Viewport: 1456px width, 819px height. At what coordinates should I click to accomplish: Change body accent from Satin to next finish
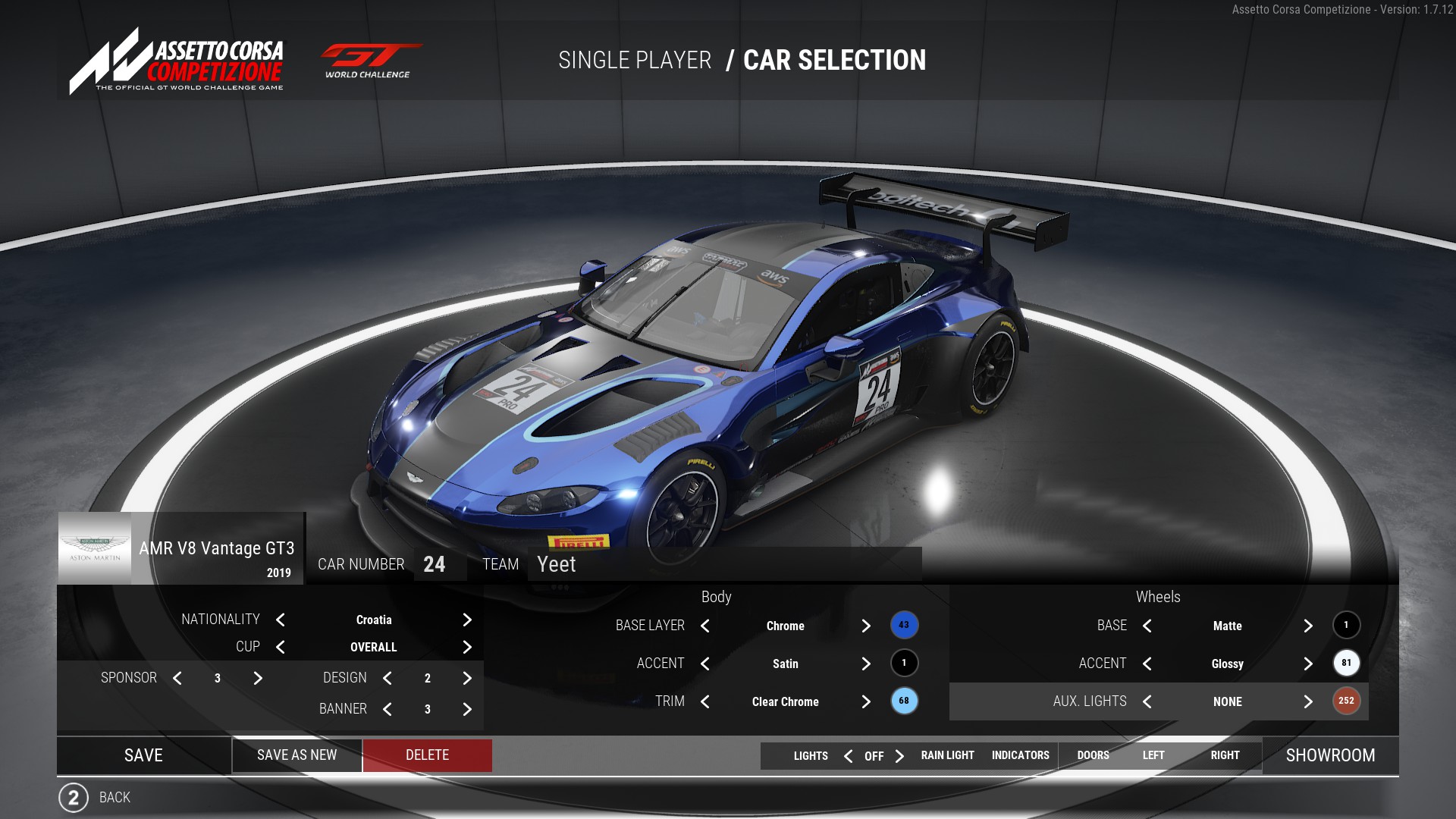[x=866, y=664]
